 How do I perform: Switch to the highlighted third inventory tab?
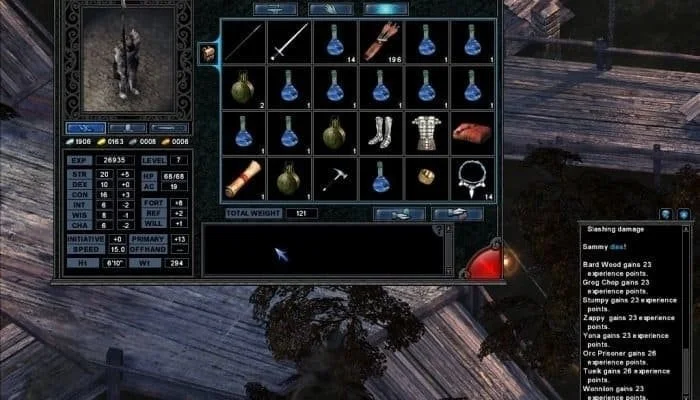click(x=386, y=9)
